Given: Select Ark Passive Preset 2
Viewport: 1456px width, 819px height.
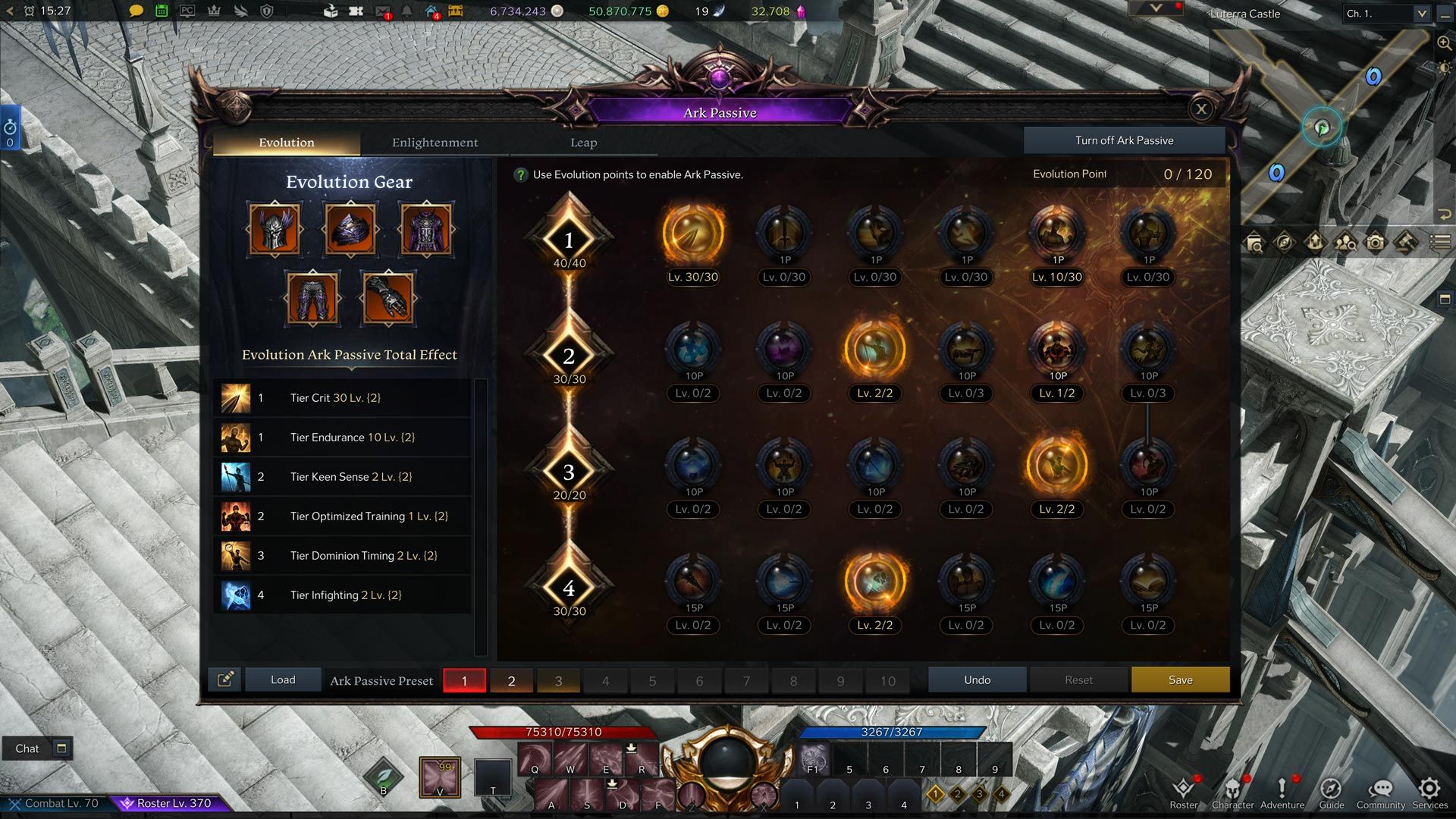Looking at the screenshot, I should tap(512, 680).
